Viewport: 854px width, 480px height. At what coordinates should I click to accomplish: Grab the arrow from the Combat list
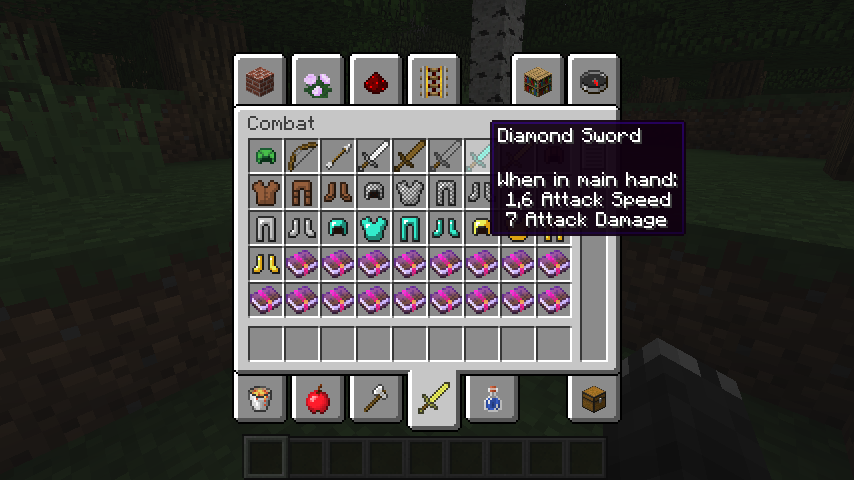[338, 156]
